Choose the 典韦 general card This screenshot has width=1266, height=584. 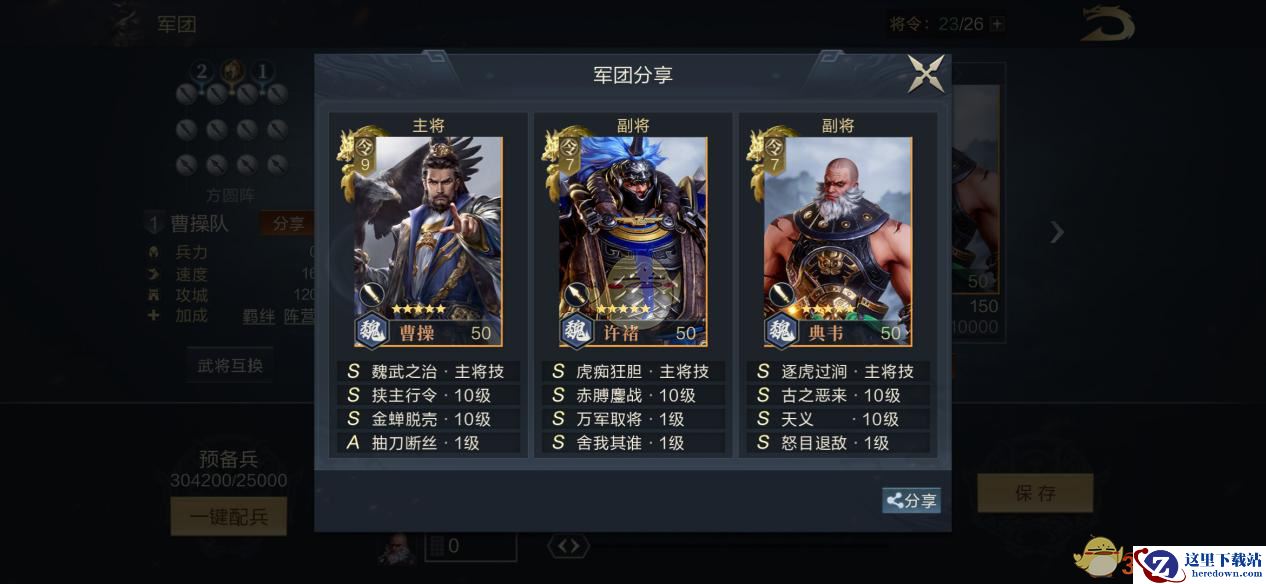(837, 241)
